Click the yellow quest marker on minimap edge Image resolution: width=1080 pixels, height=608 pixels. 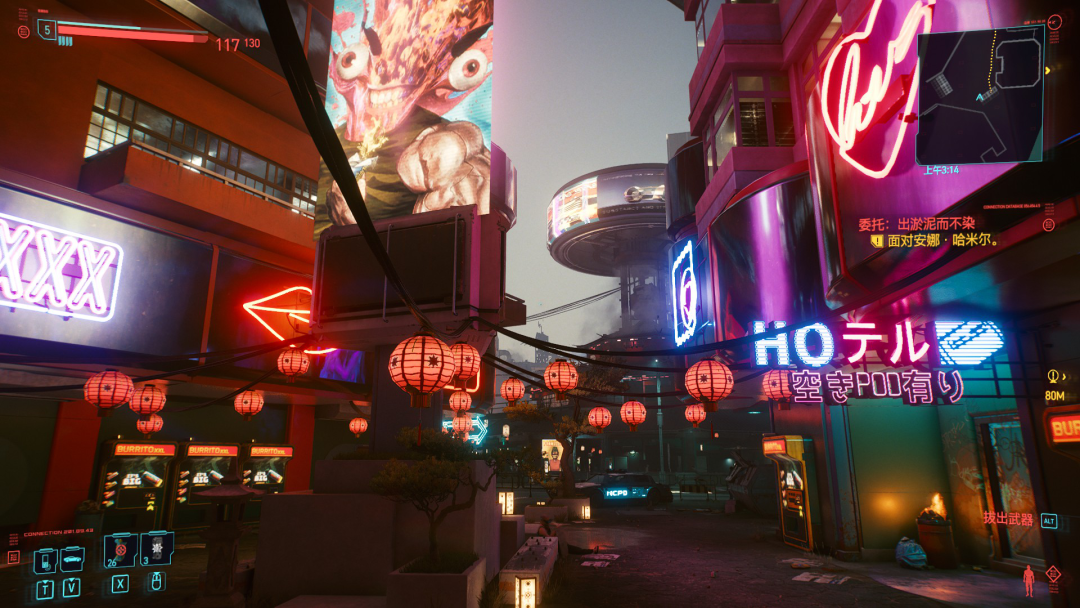(x=1048, y=70)
